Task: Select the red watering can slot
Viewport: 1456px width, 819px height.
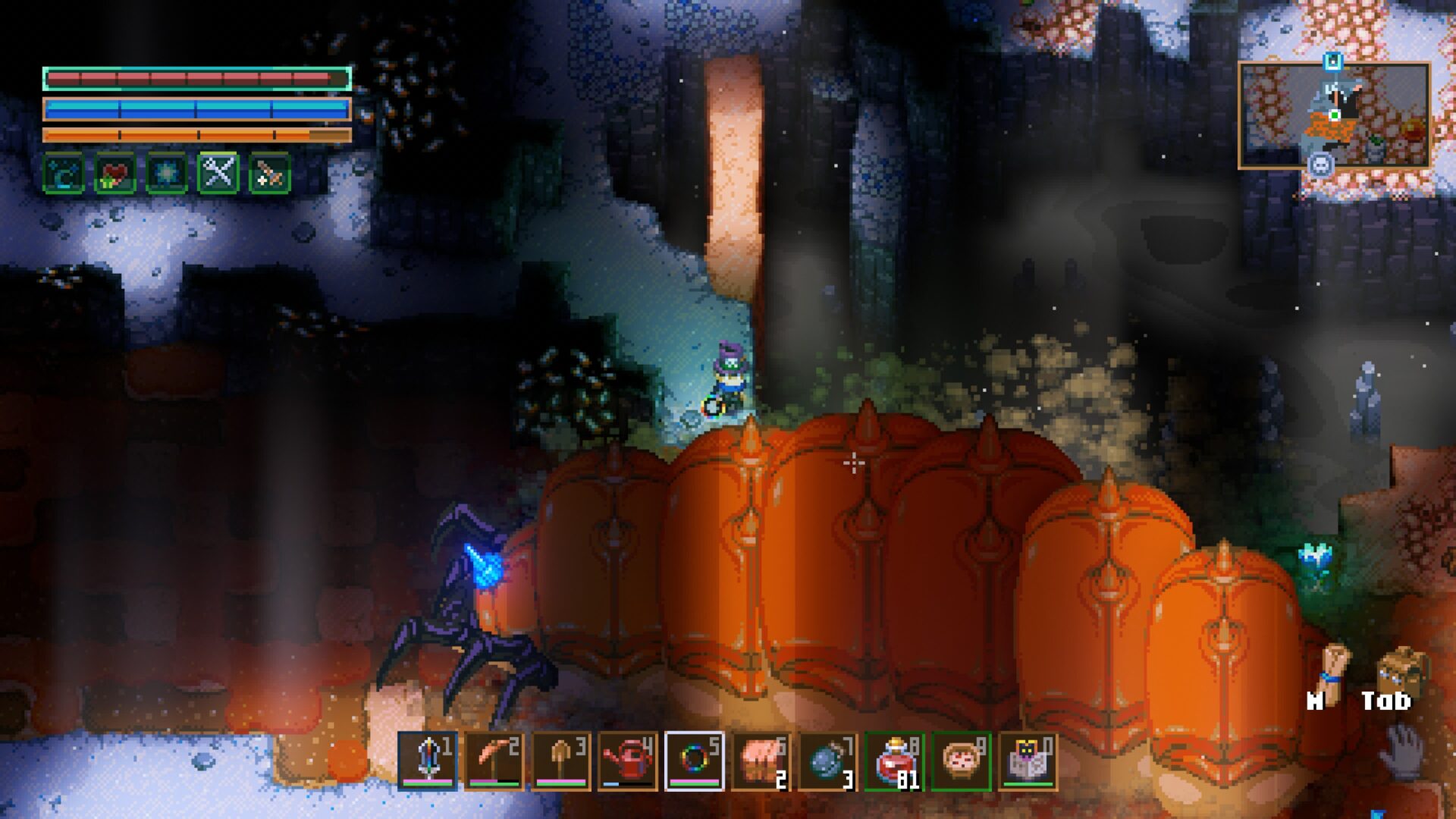Action: click(627, 761)
